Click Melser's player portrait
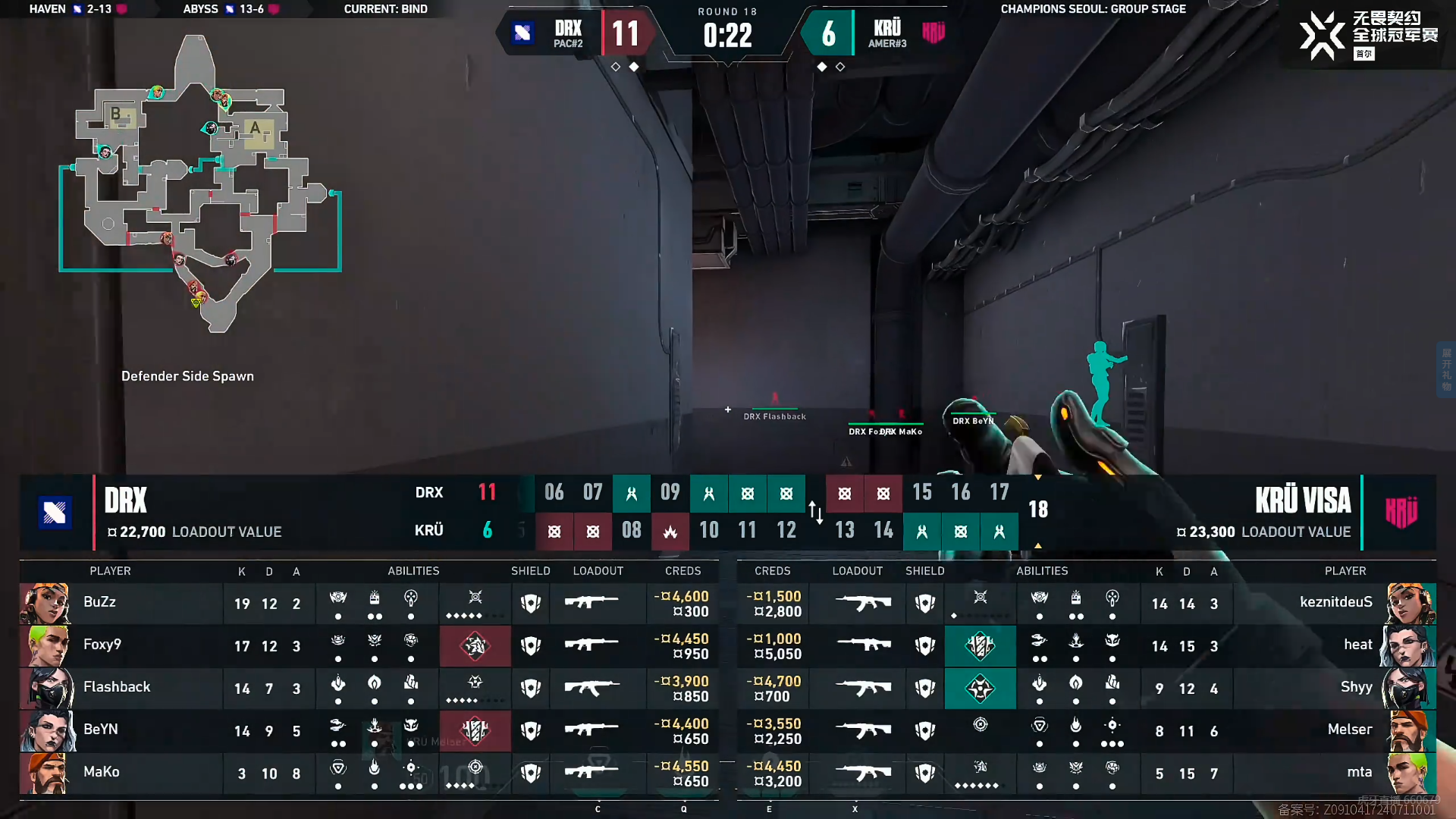 (x=1410, y=731)
